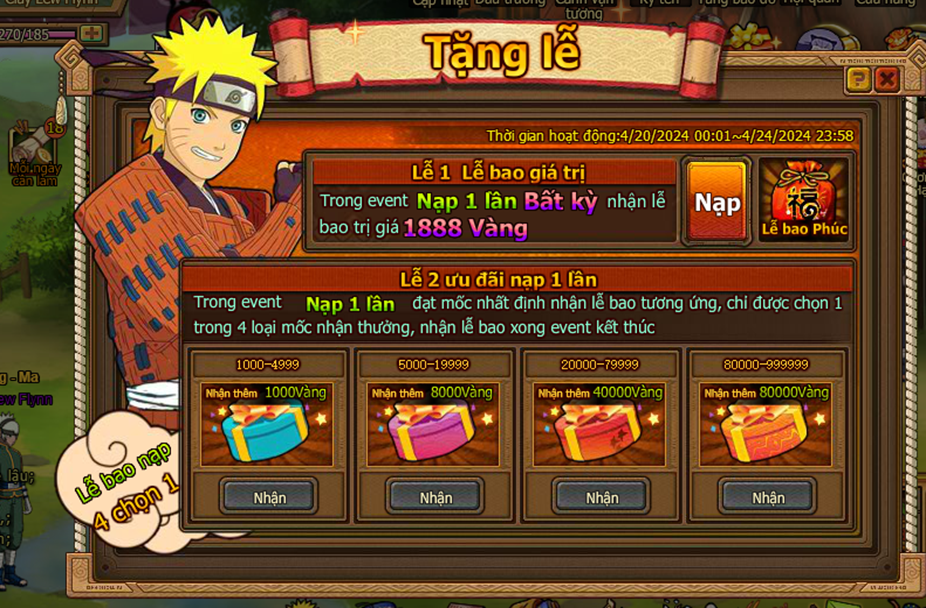Image resolution: width=926 pixels, height=608 pixels.
Task: Select the purple 8000 Vàng gift box
Action: 433,432
